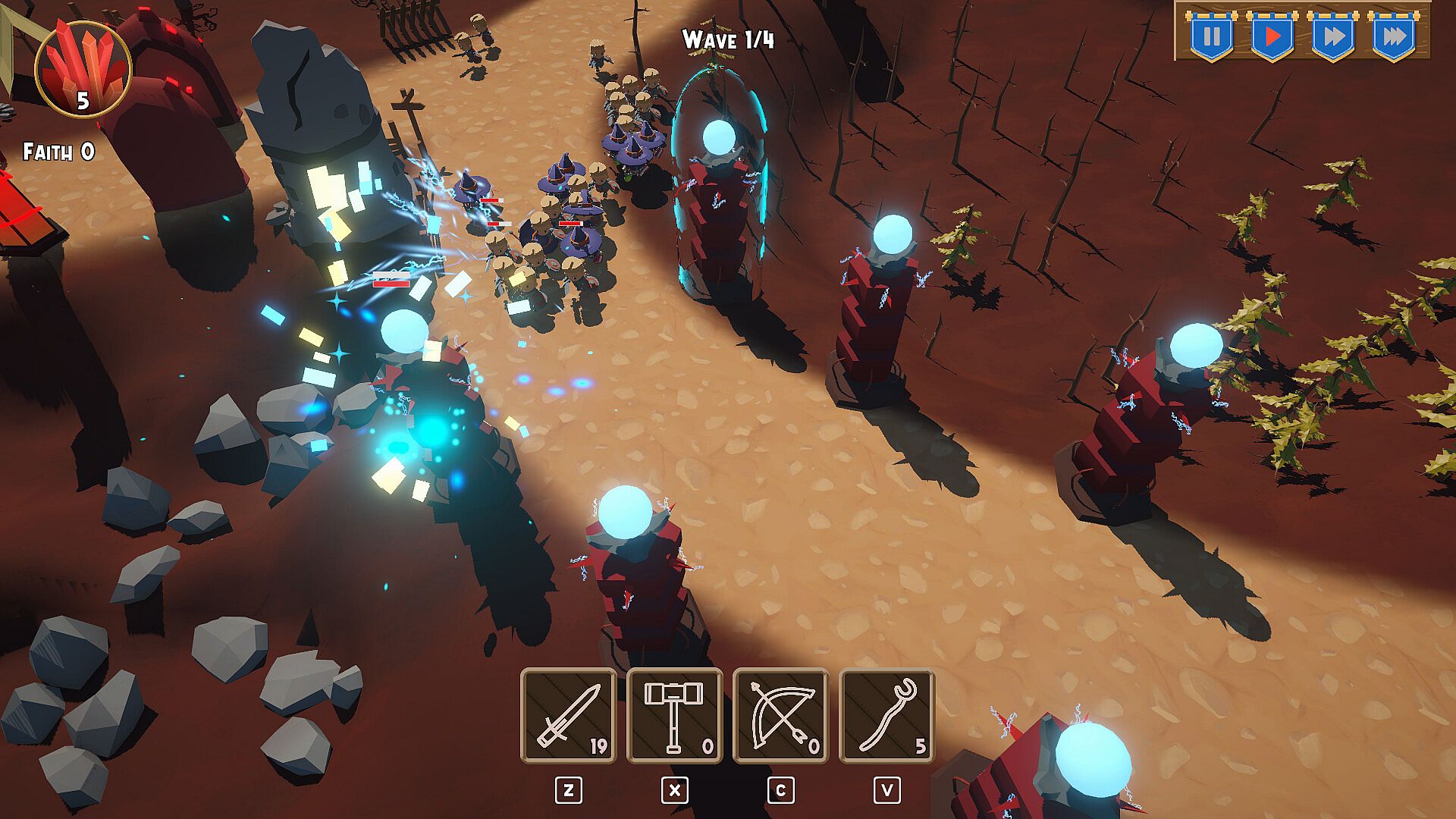Choose the hammer unit slot

pyautogui.click(x=675, y=715)
